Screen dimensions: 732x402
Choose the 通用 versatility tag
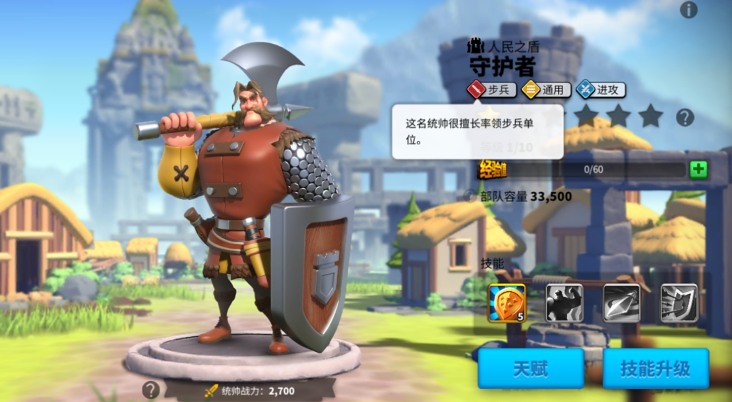tap(547, 90)
